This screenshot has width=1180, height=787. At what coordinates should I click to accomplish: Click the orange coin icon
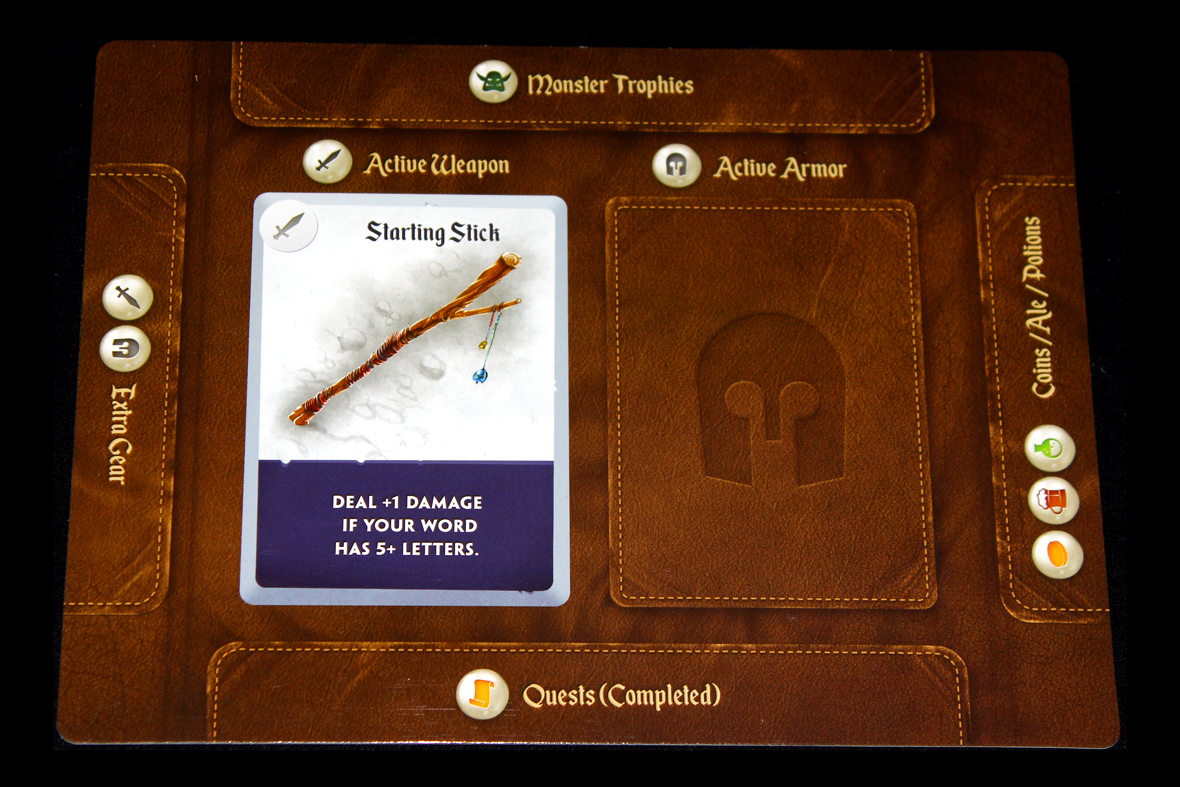[1057, 554]
